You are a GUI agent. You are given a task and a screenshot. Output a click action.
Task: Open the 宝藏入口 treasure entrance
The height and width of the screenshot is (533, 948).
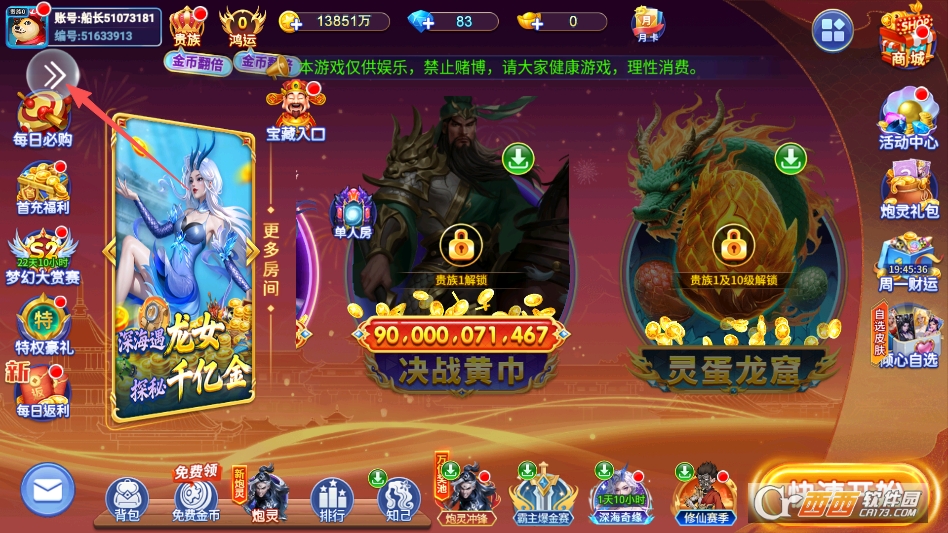click(295, 111)
